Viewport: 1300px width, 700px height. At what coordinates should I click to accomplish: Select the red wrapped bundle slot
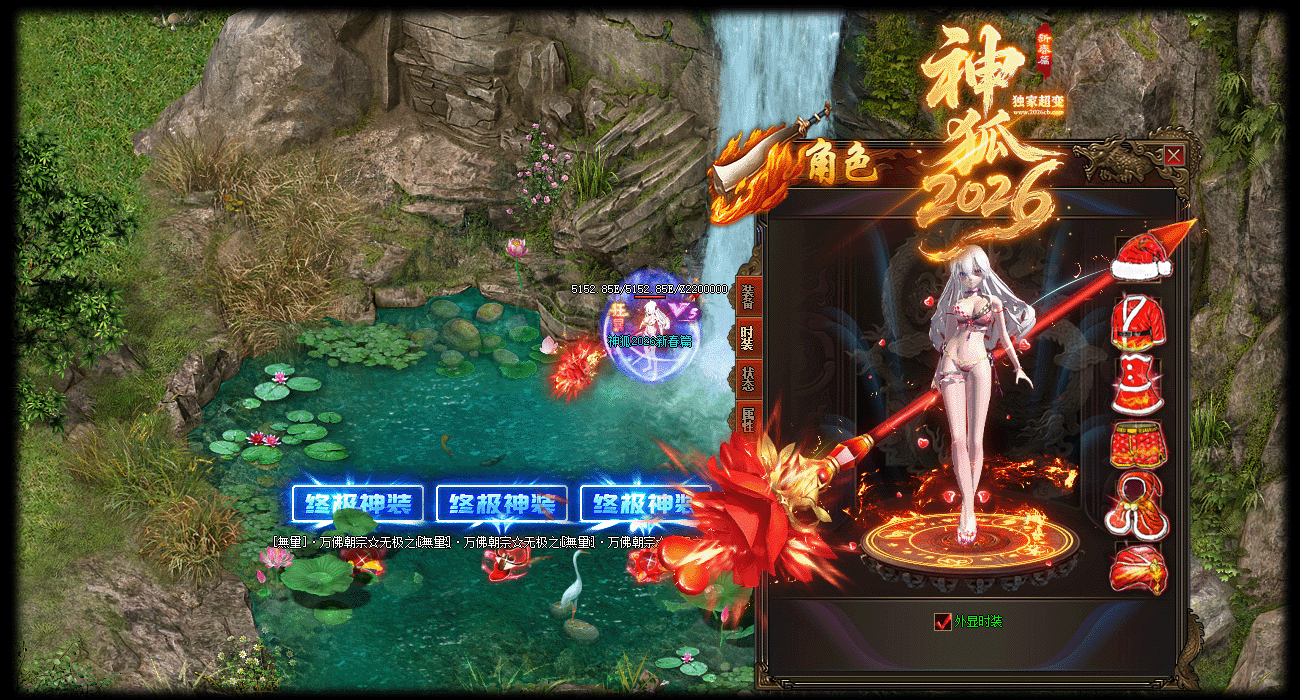[1140, 569]
